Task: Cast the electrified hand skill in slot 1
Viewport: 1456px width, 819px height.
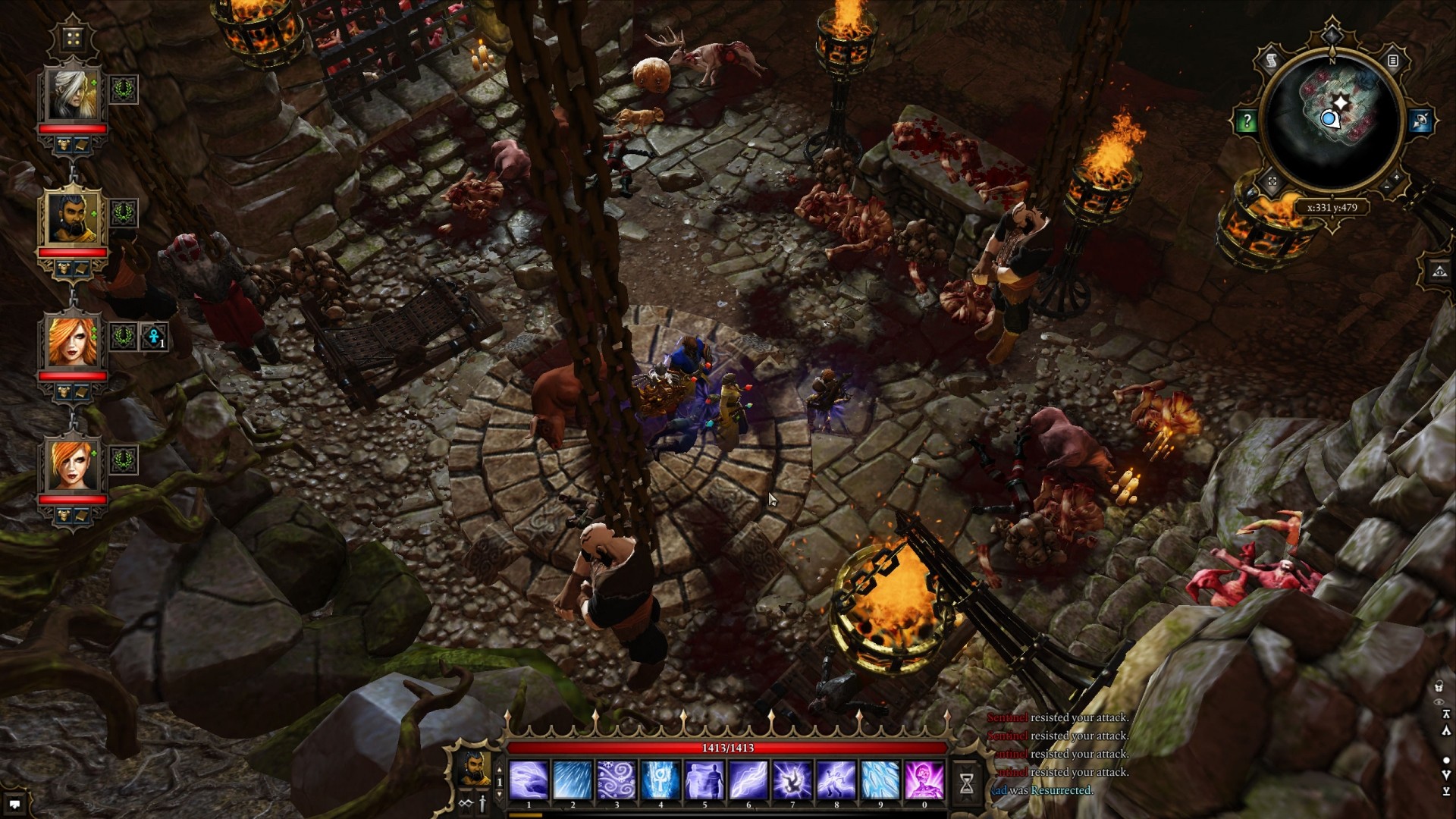Action: 529,780
